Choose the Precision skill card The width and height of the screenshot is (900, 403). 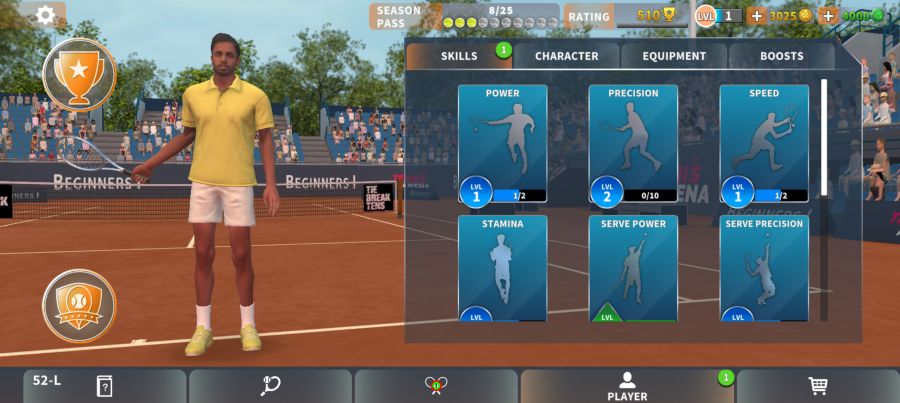point(633,143)
